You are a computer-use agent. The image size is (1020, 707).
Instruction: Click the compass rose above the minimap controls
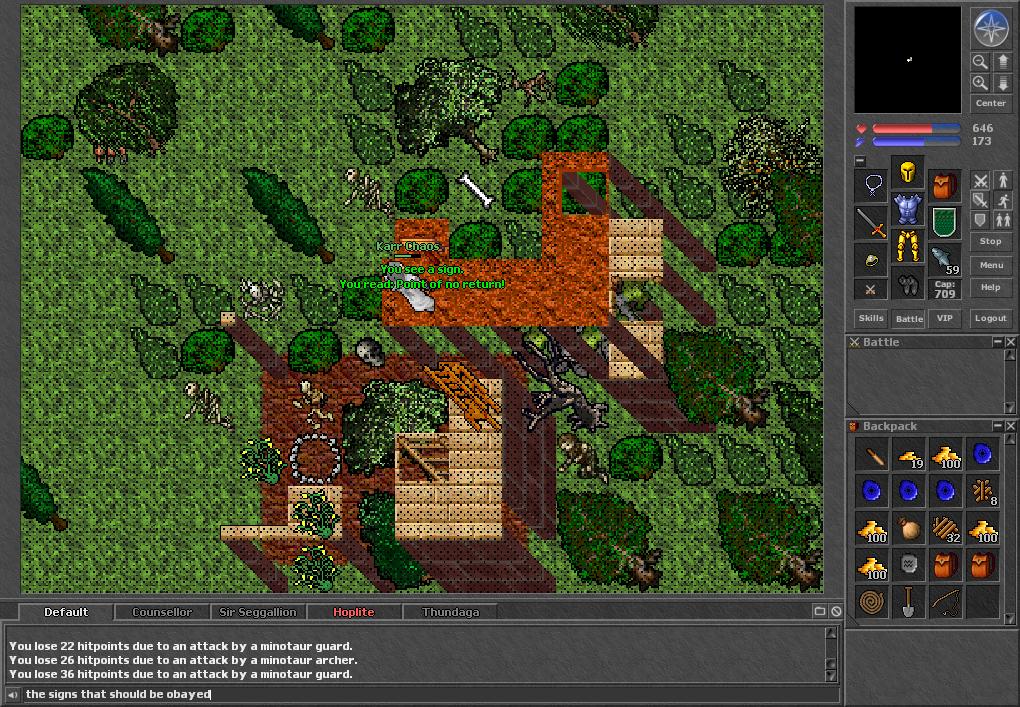pyautogui.click(x=990, y=27)
